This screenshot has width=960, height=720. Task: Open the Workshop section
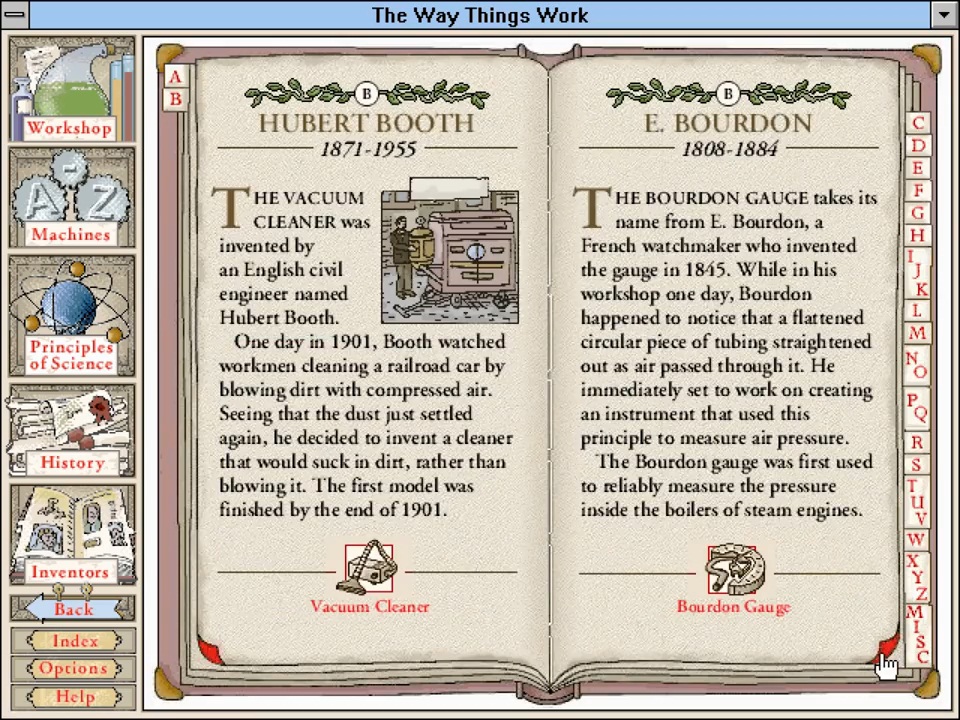72,90
